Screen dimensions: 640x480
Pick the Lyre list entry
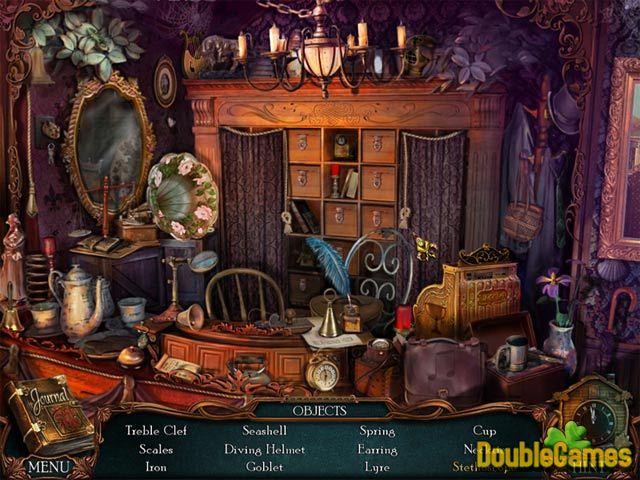tap(376, 466)
